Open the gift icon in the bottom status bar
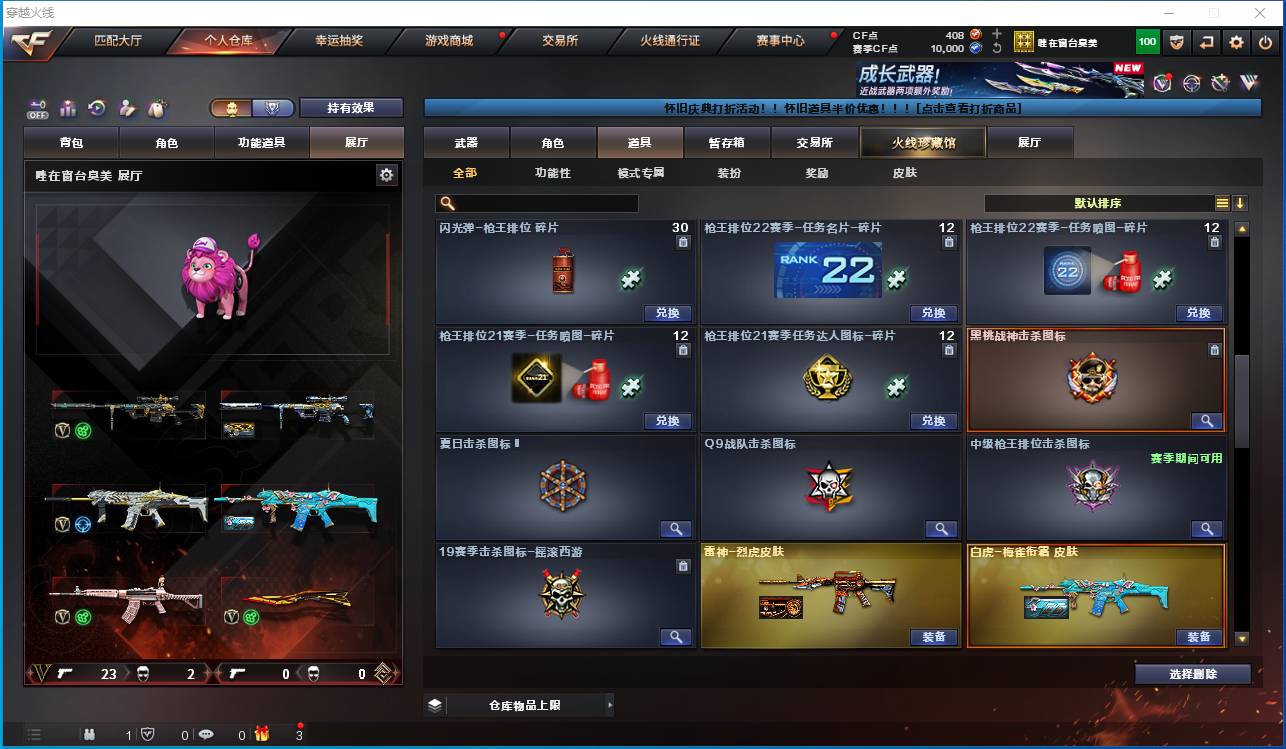The image size is (1286, 749). coord(262,734)
